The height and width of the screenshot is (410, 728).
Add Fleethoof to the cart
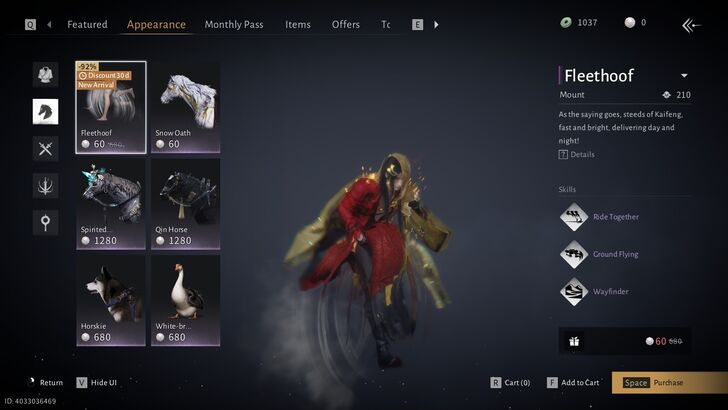pos(574,383)
